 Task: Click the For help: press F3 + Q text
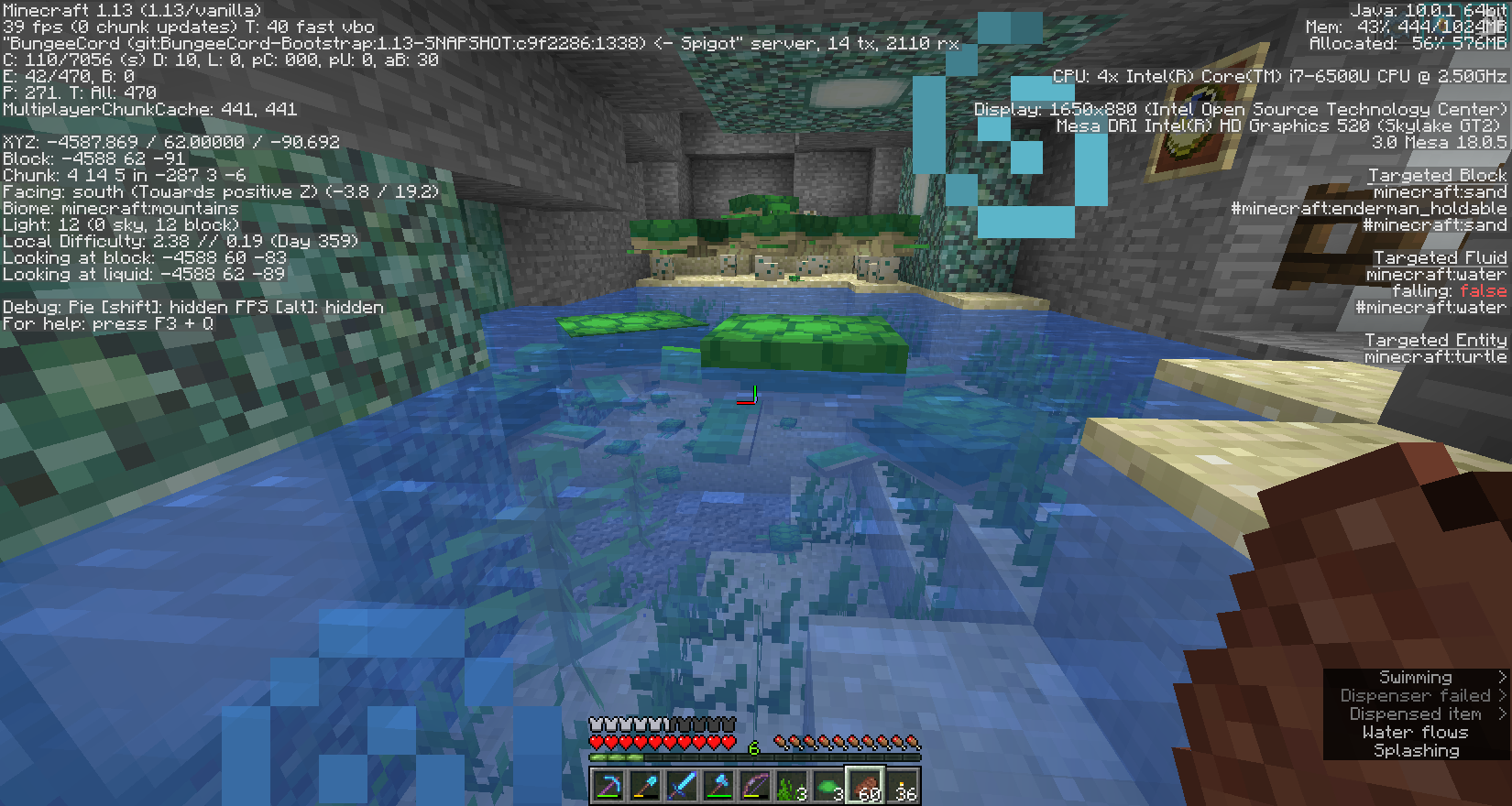[x=108, y=323]
